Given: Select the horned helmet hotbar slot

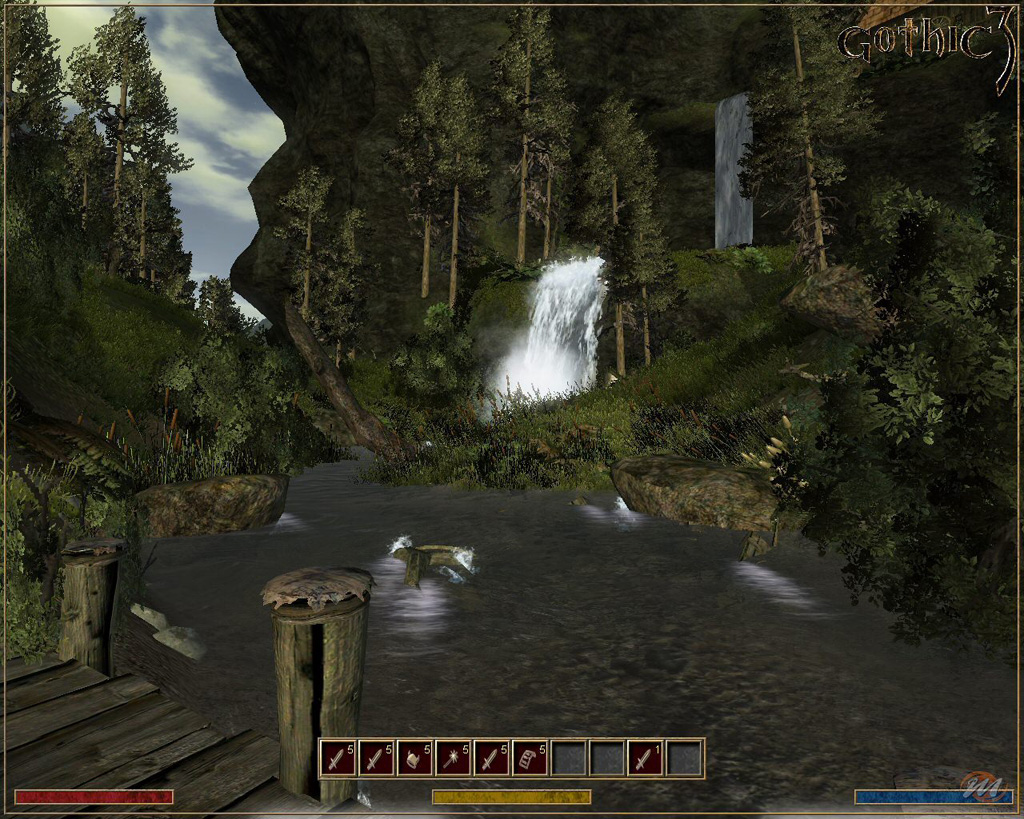Looking at the screenshot, I should pos(415,758).
